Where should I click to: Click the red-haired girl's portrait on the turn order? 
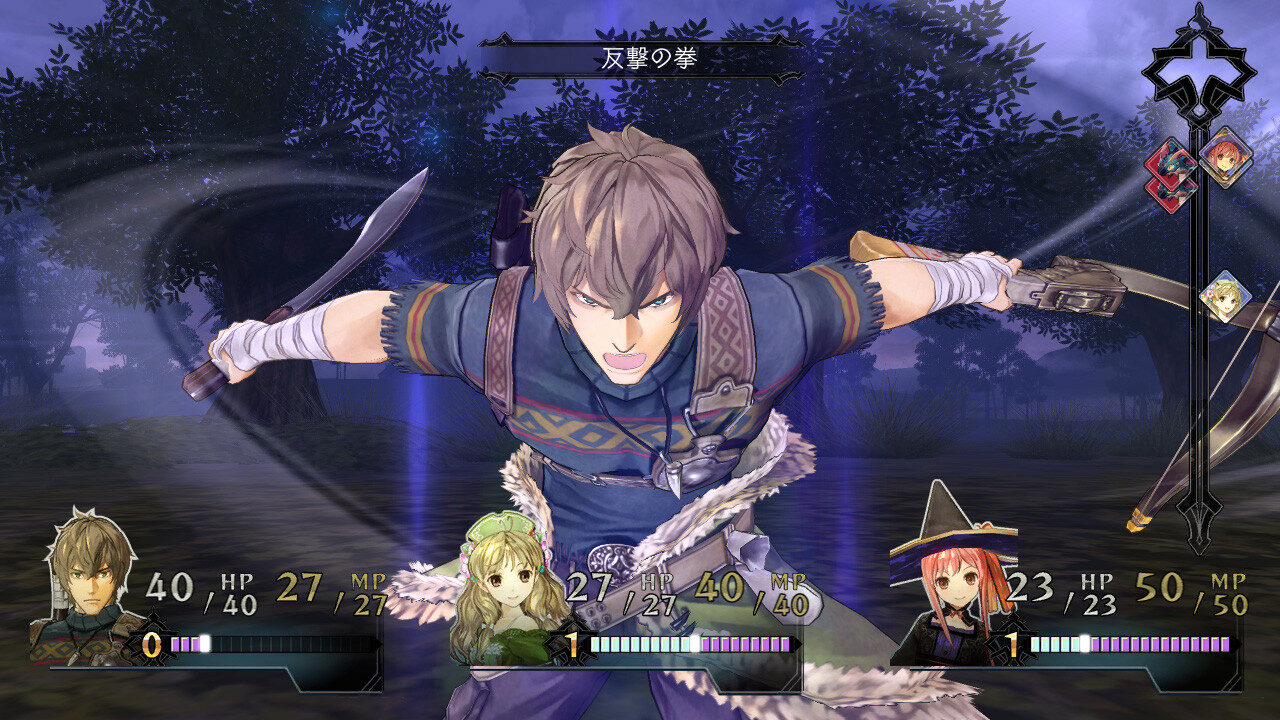click(1225, 158)
